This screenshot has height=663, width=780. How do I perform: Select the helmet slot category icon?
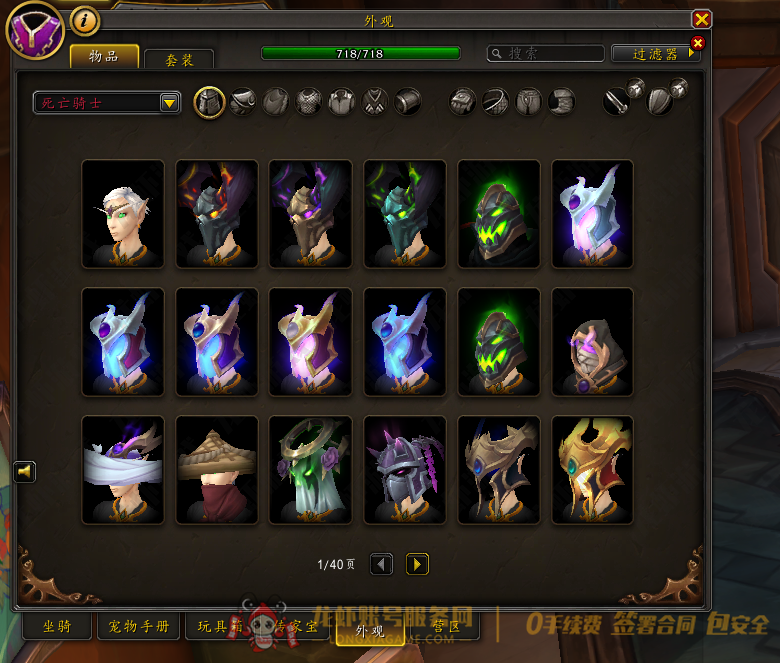[x=209, y=101]
